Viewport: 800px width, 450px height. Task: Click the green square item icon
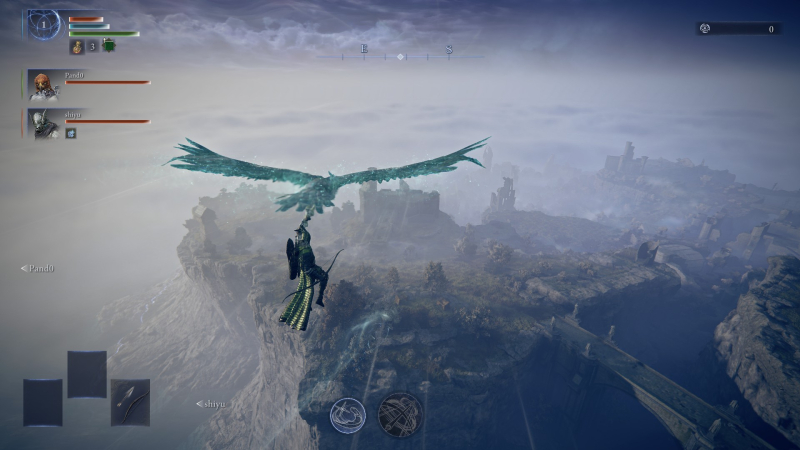109,46
